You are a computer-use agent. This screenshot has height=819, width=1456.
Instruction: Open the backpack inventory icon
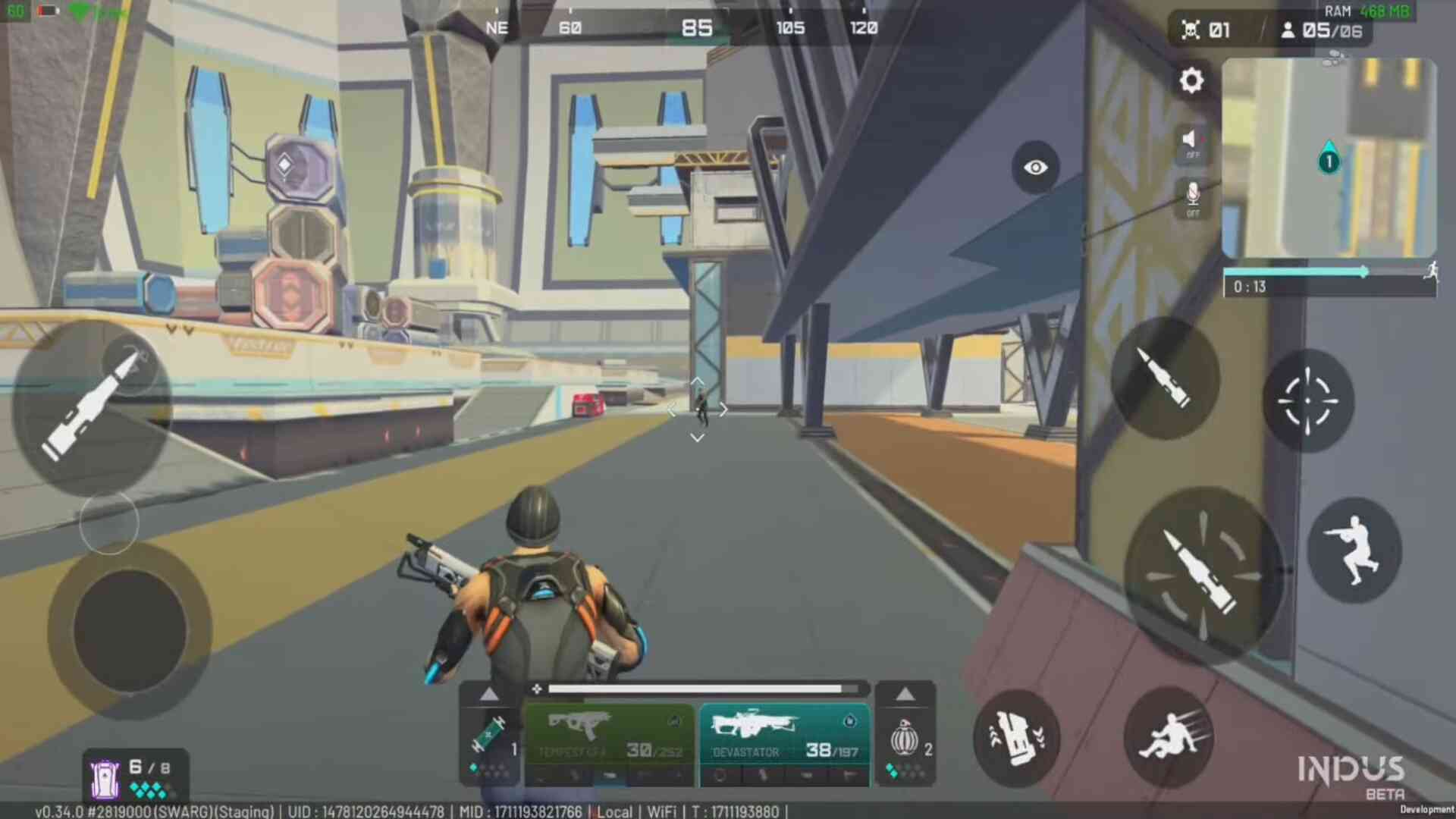105,779
